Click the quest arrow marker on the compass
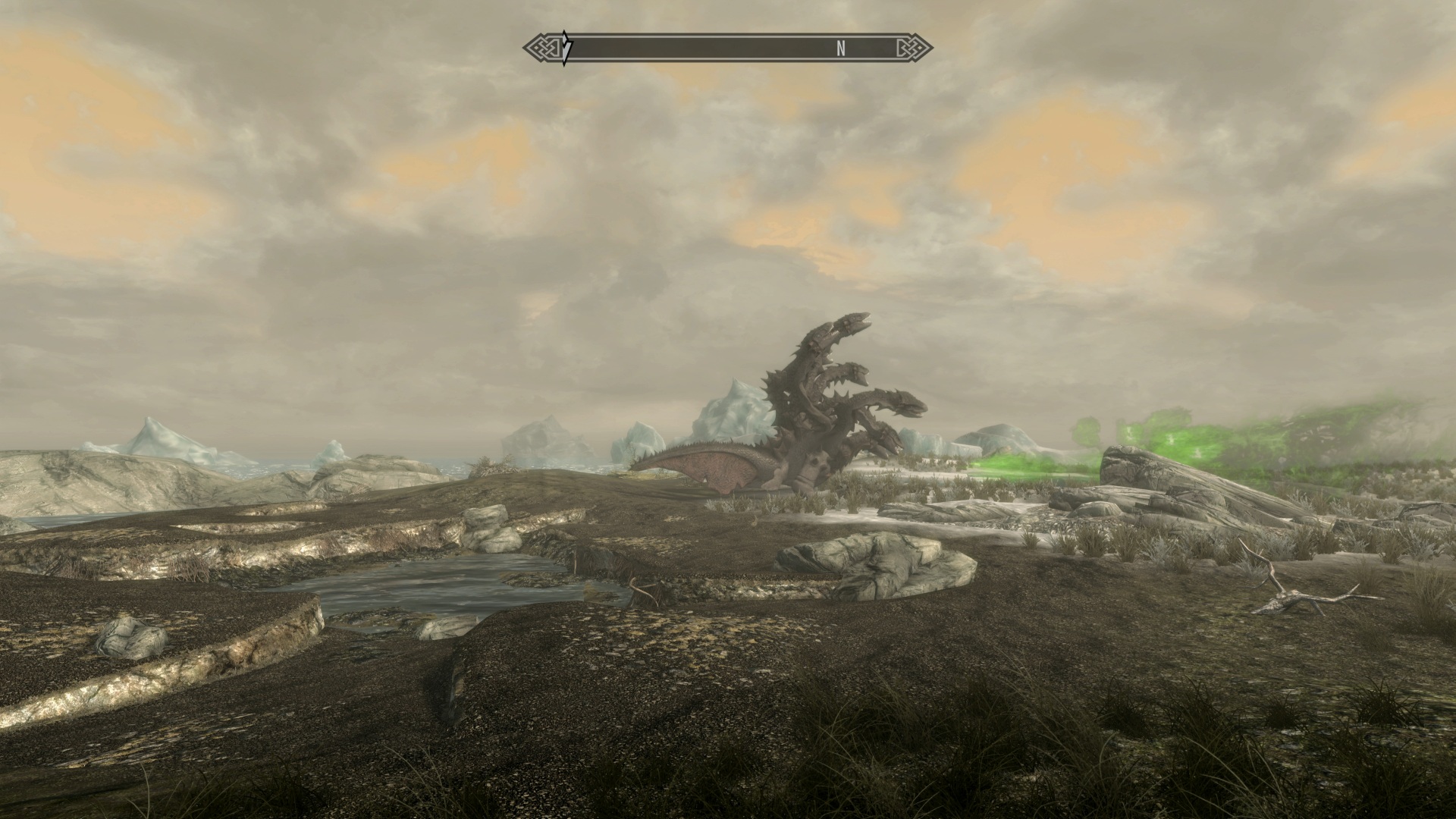 (x=566, y=48)
